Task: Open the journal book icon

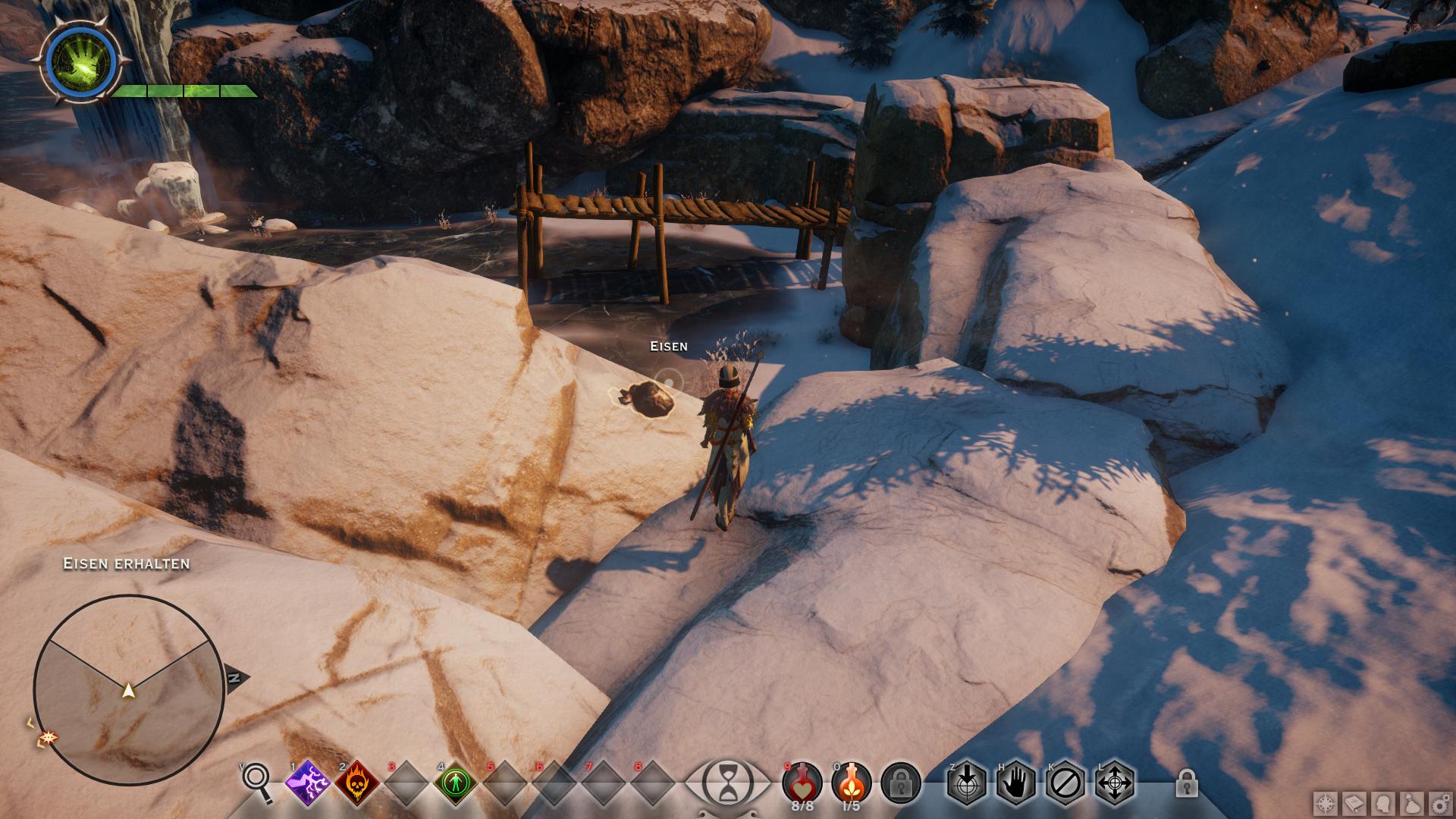Action: pyautogui.click(x=1354, y=804)
